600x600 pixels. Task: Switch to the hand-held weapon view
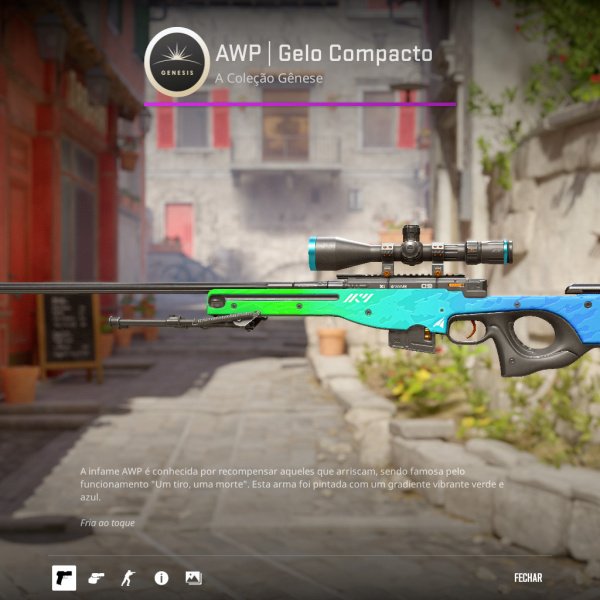point(96,578)
